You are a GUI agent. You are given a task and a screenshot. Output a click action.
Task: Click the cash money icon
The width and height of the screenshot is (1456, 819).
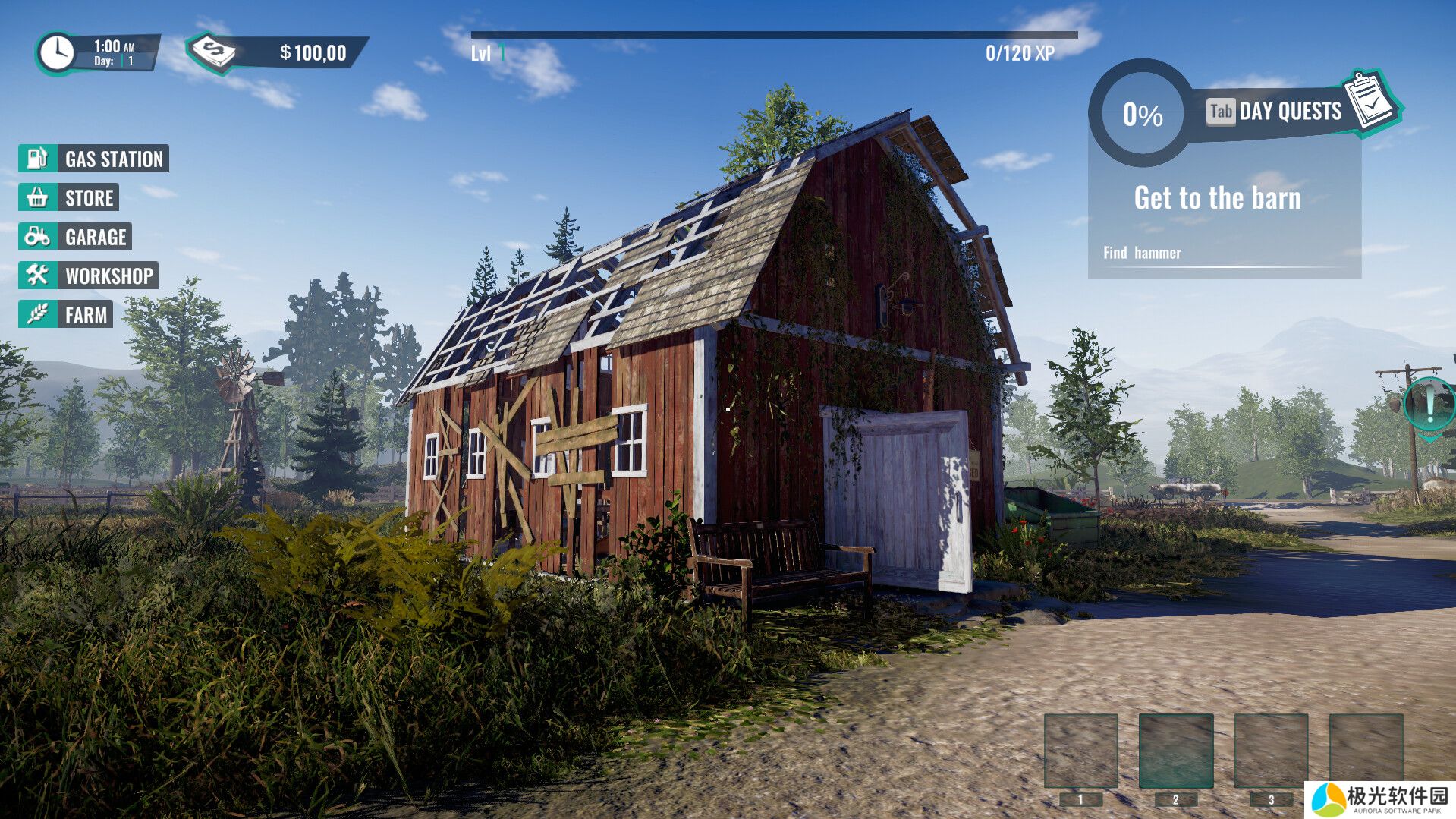point(214,52)
